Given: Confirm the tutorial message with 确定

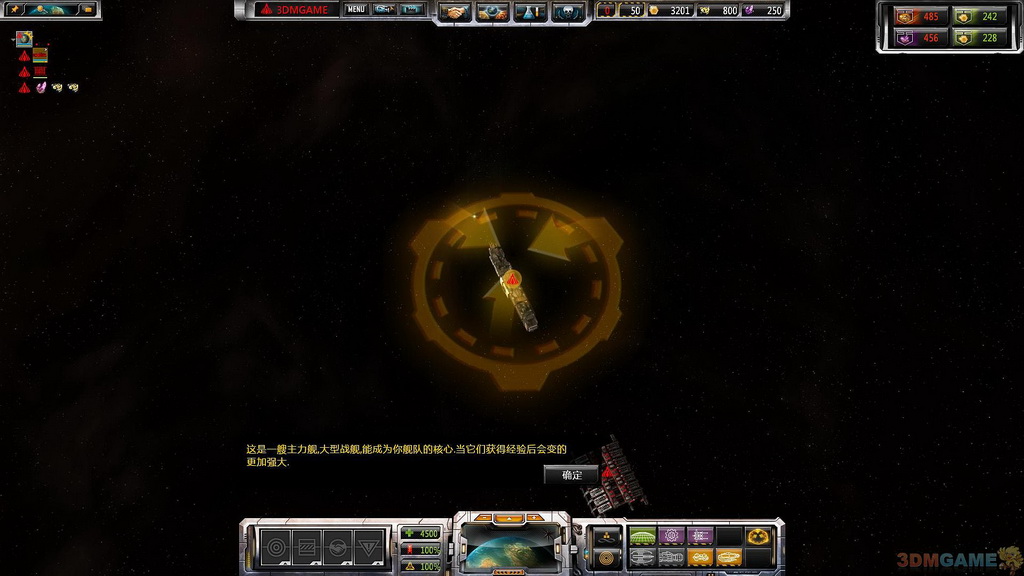Looking at the screenshot, I should 572,475.
